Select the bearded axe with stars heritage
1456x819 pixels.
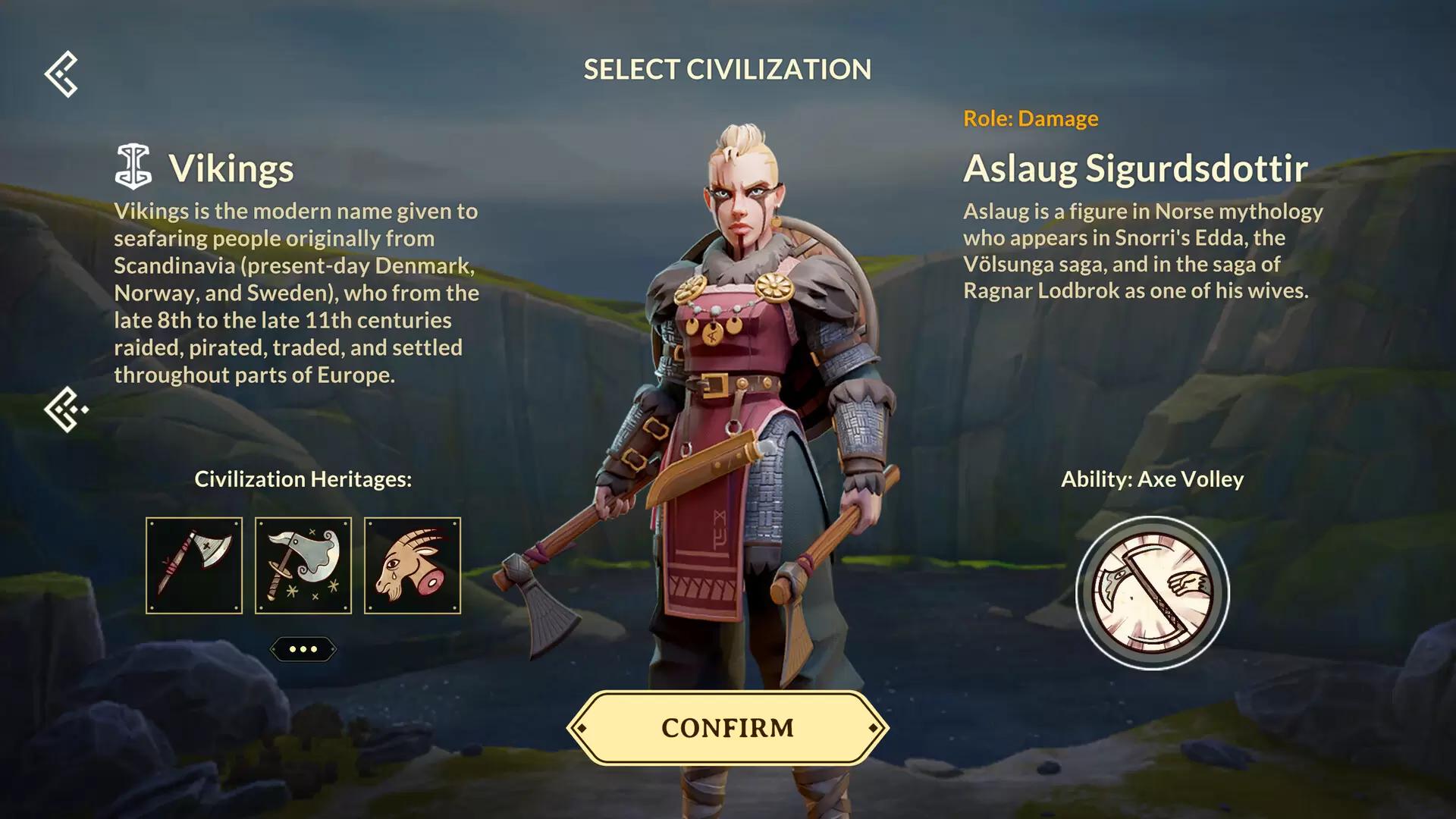point(303,566)
